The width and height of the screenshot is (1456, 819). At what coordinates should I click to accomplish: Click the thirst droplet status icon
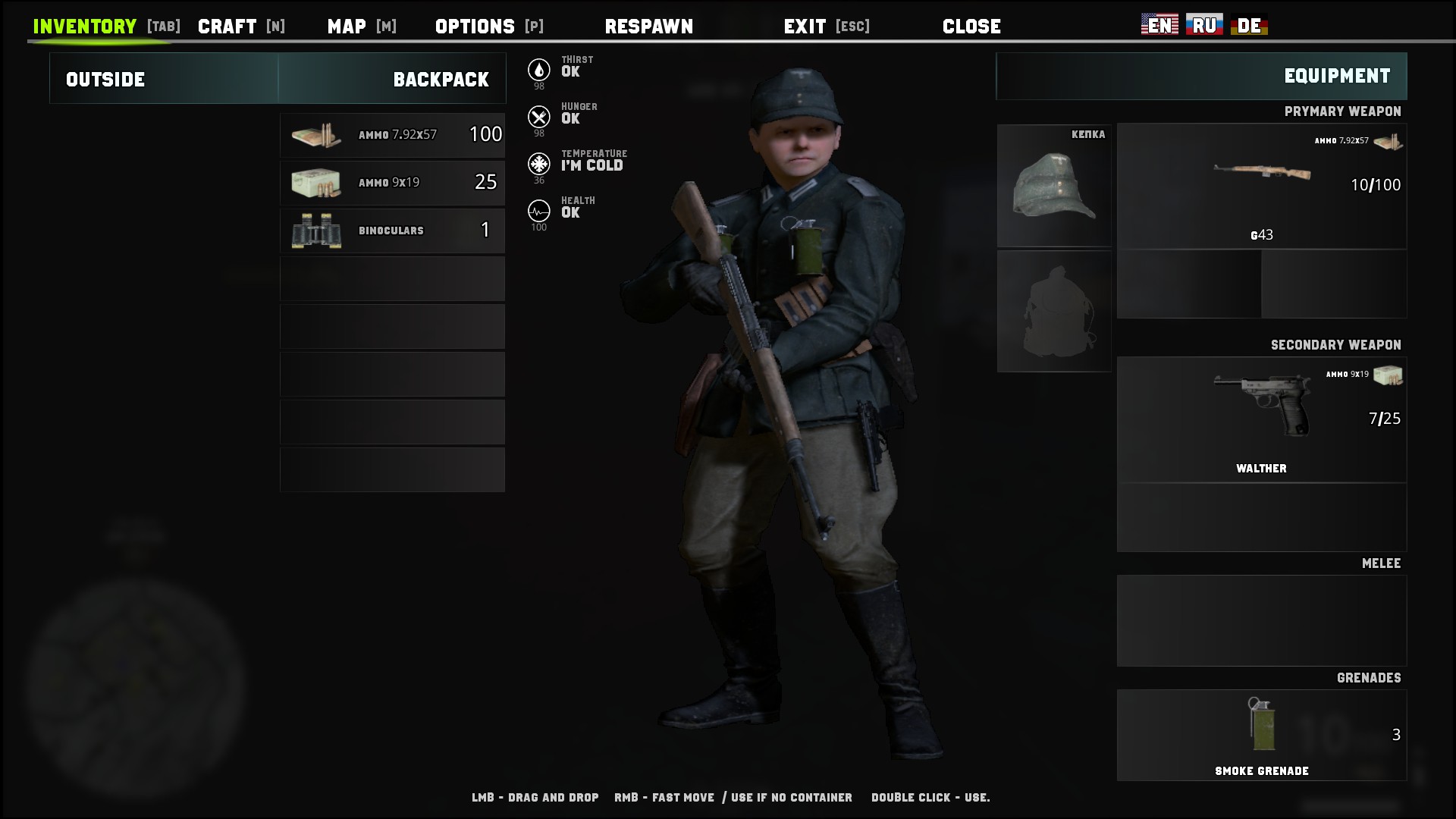click(x=539, y=68)
